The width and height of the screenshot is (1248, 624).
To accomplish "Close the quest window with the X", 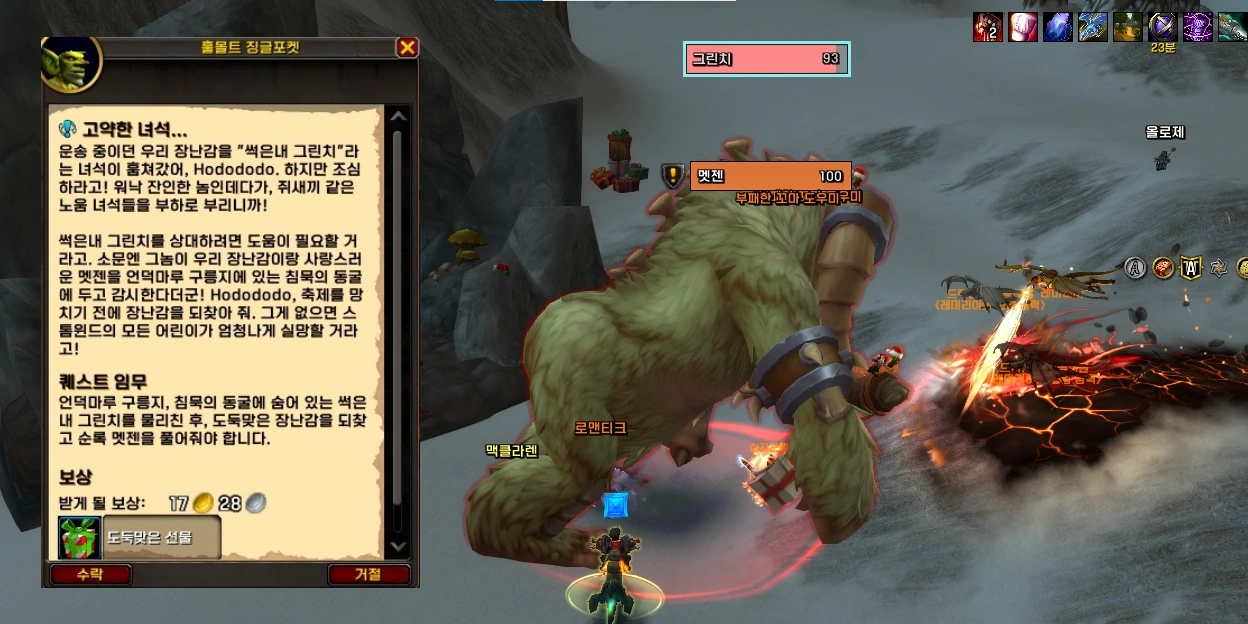I will click(407, 48).
